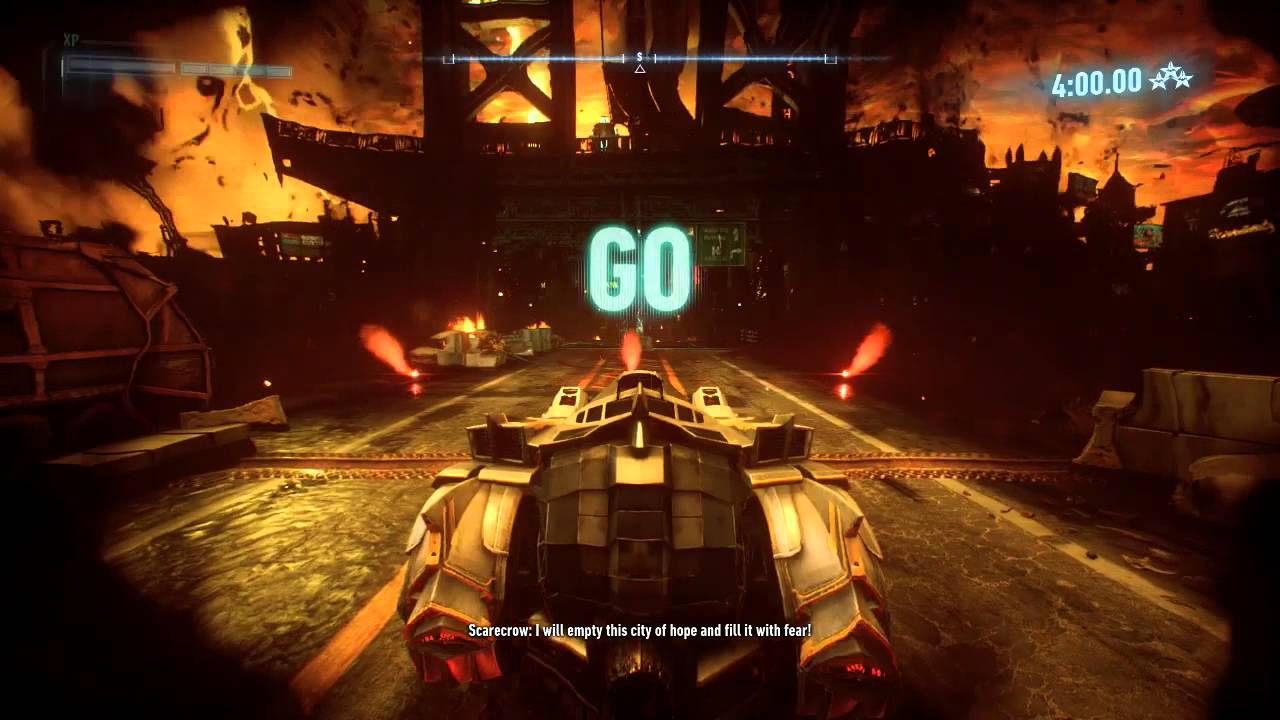Click the small segment of the XP bar
Screen dimensions: 1280x720
coord(196,68)
